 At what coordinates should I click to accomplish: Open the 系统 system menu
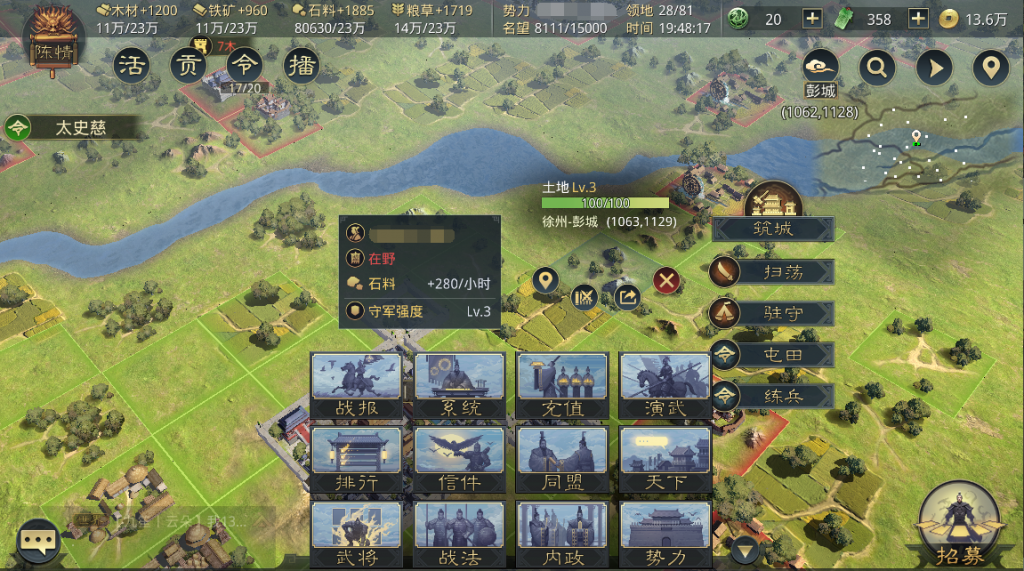tap(460, 385)
